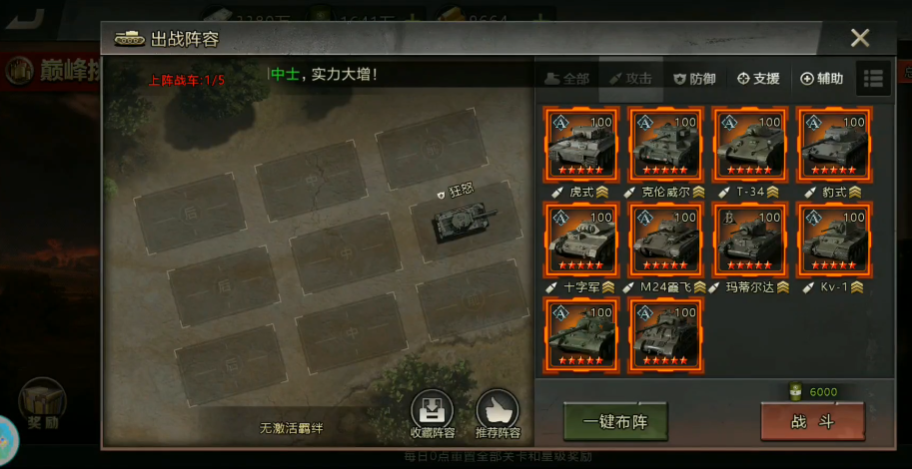
Task: Select the 豹式 tank card
Action: tap(833, 143)
